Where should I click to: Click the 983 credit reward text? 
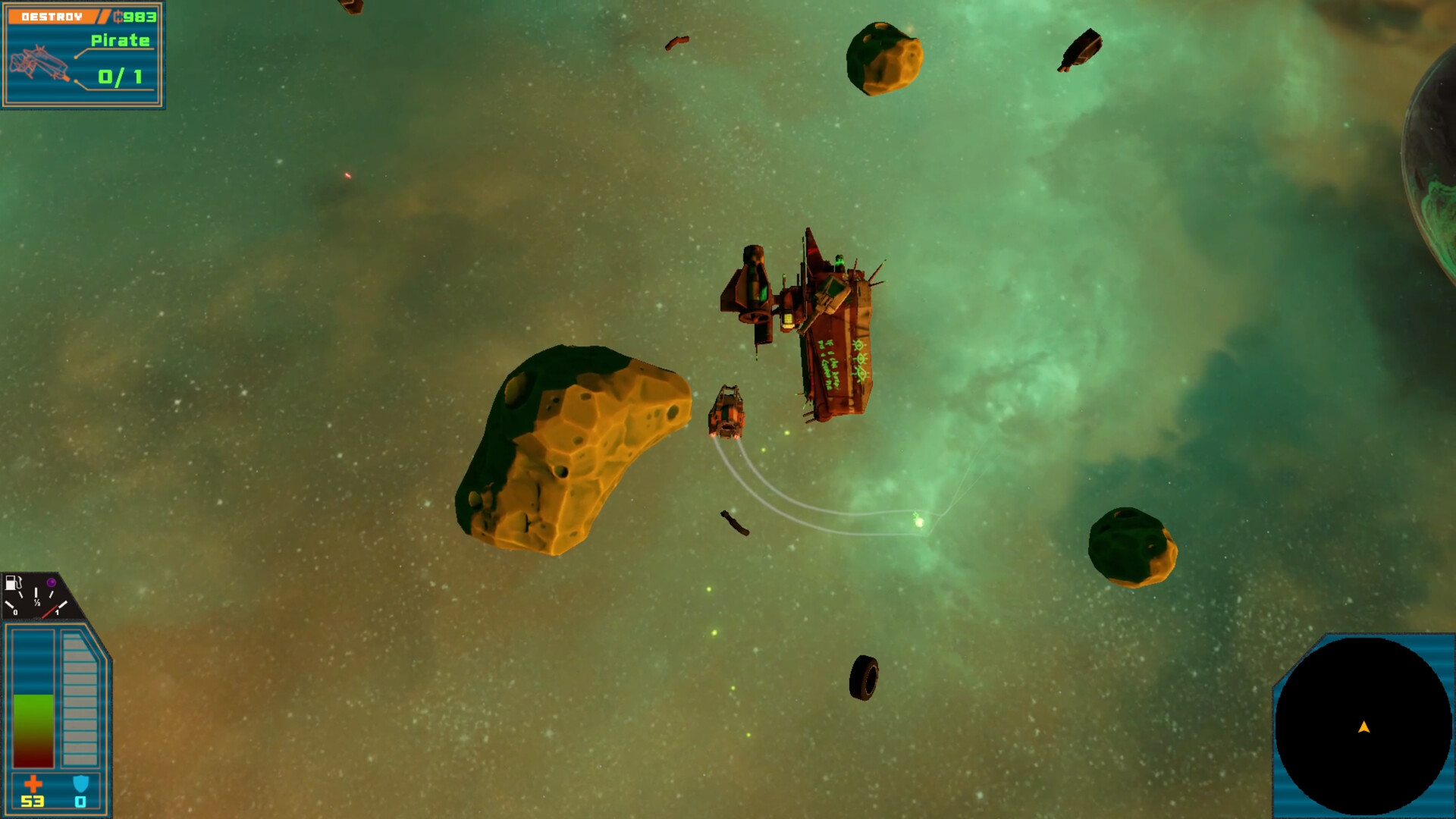(140, 17)
